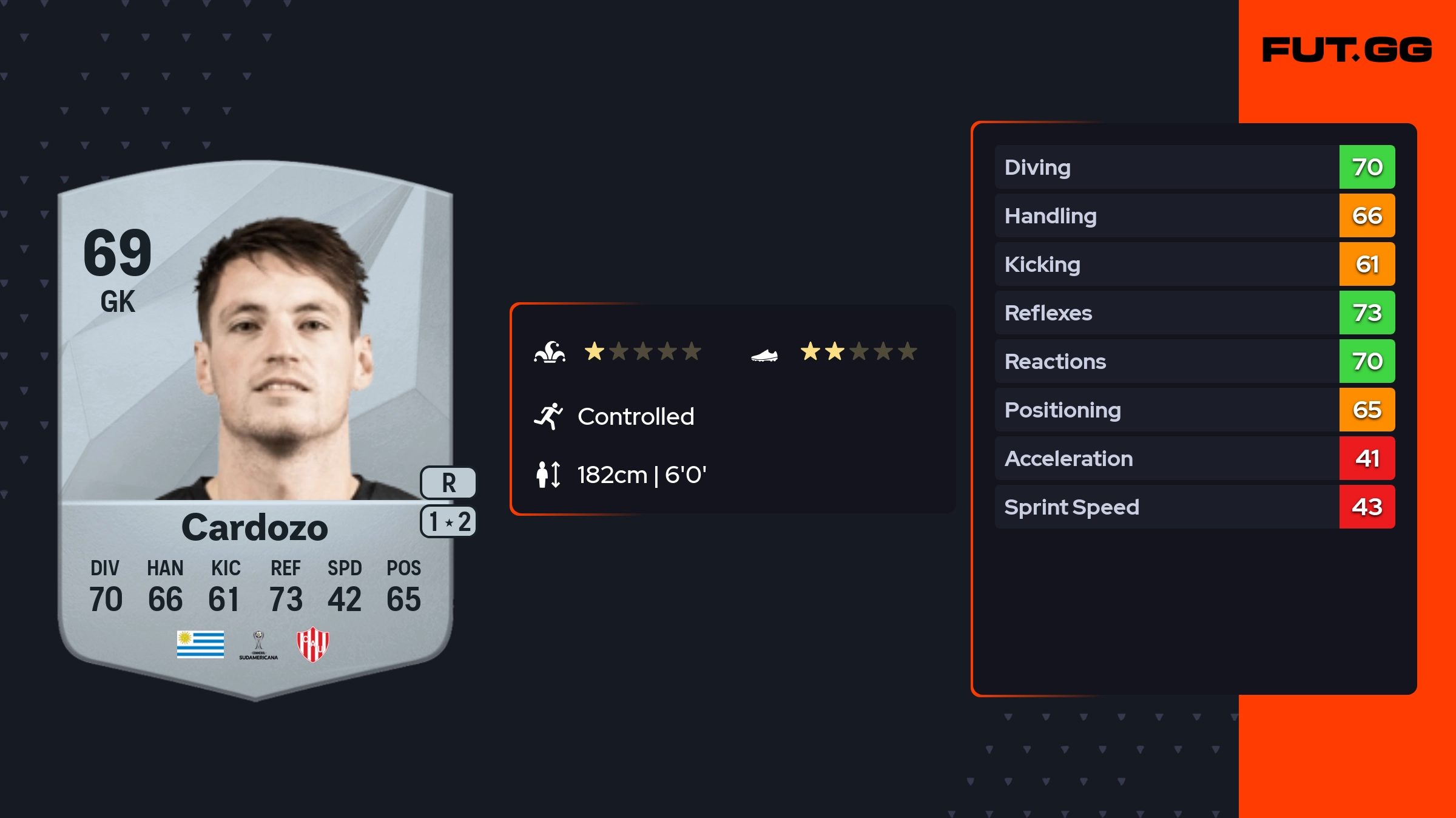Click the red and white club badge
1456x818 pixels.
(312, 644)
